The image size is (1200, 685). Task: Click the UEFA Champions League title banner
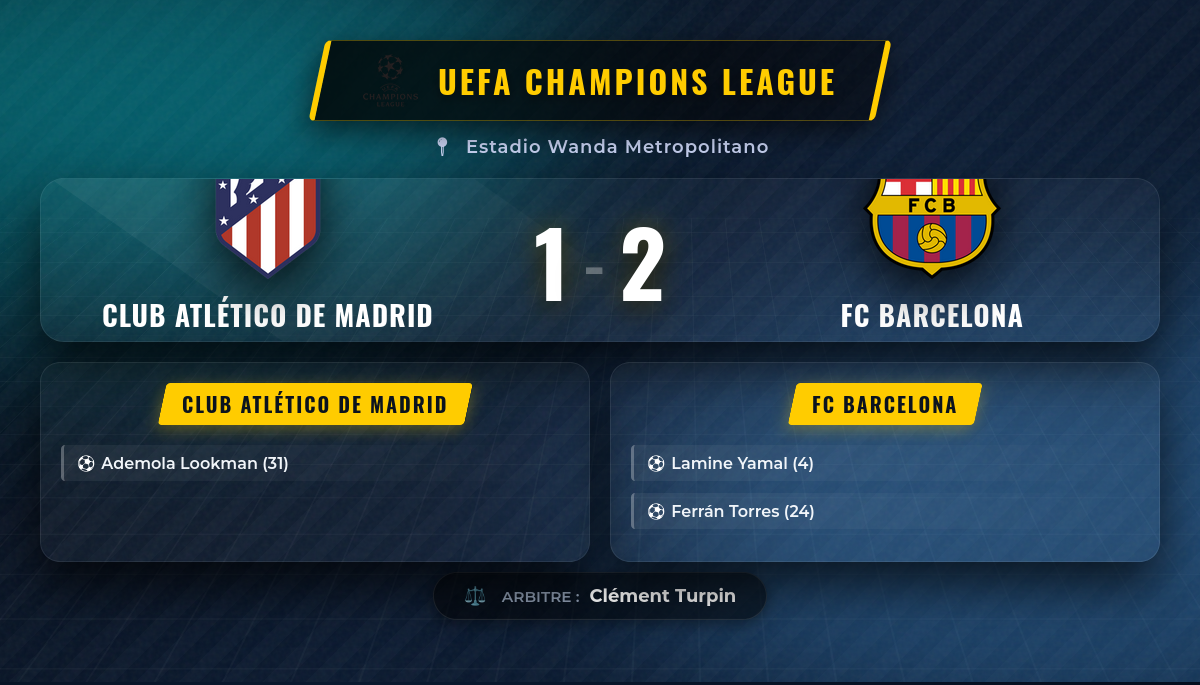pyautogui.click(x=600, y=81)
